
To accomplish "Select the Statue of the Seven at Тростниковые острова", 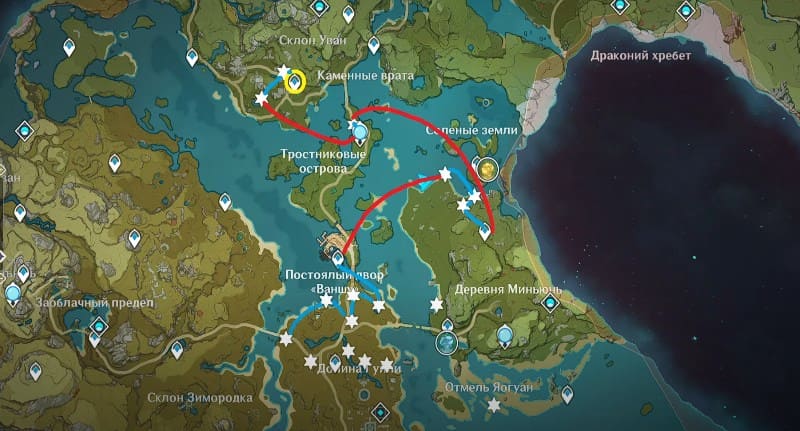I will point(361,130).
